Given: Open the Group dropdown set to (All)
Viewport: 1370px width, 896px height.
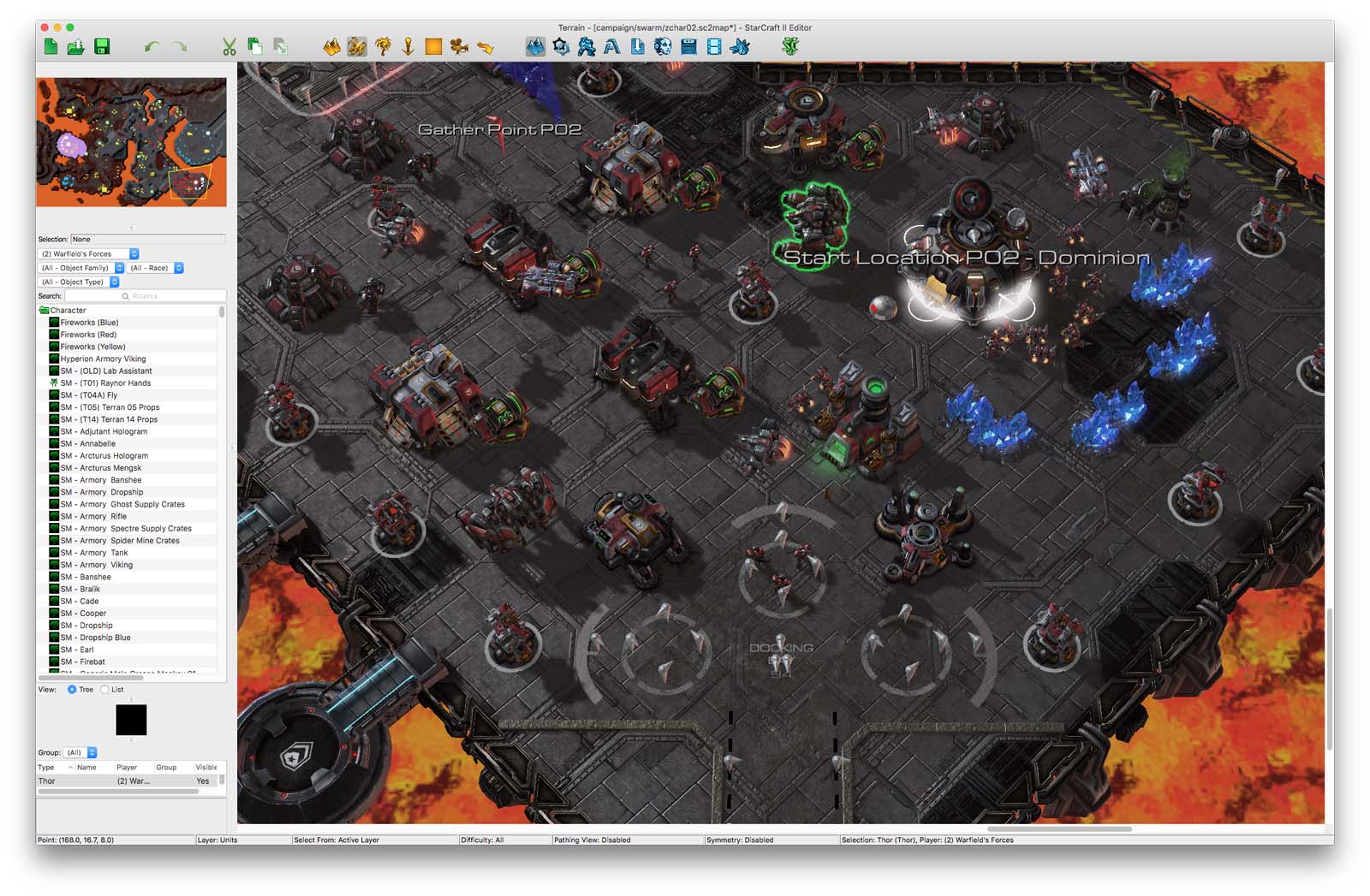Looking at the screenshot, I should coord(80,753).
